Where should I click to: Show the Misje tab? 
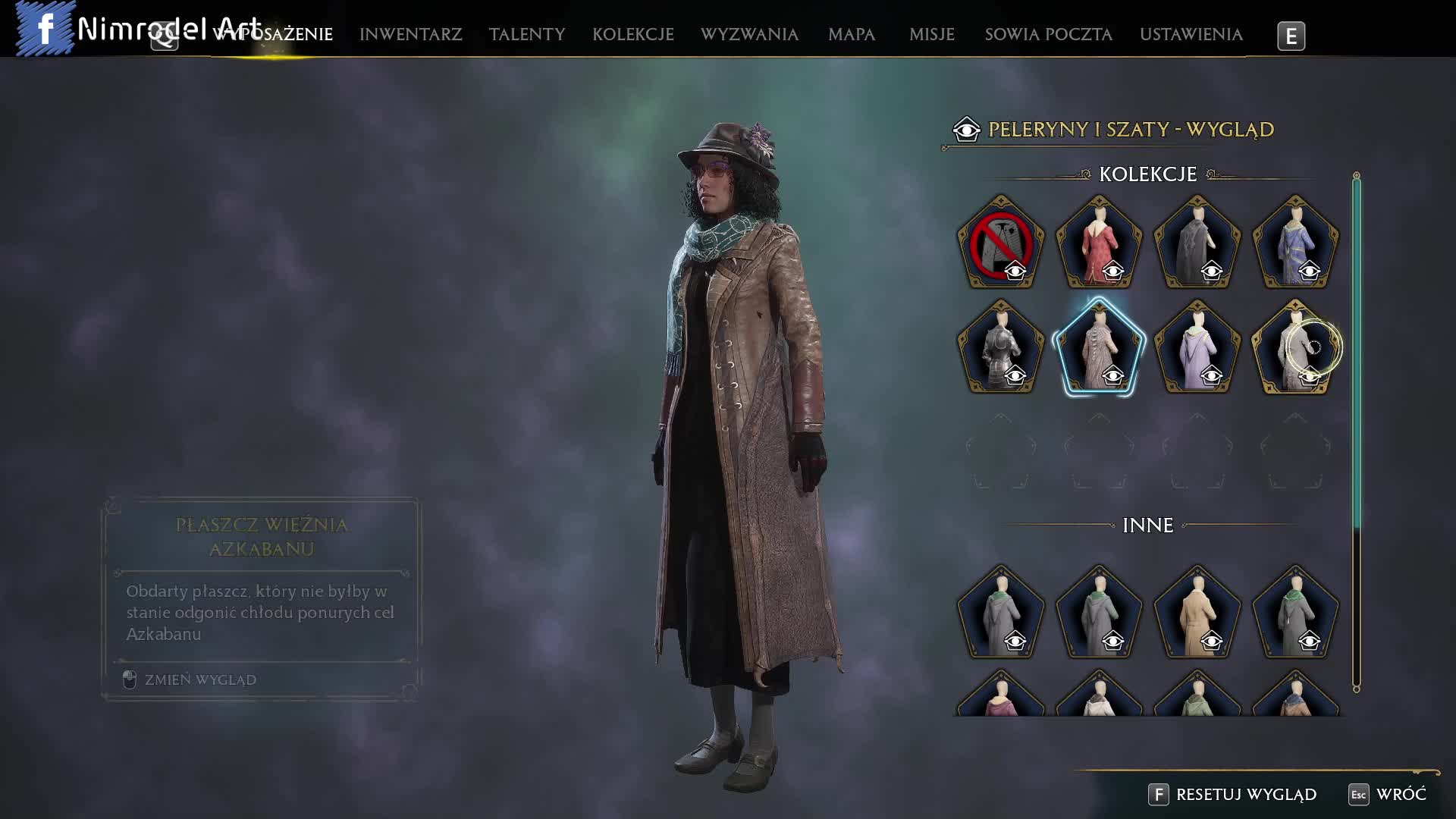point(931,35)
